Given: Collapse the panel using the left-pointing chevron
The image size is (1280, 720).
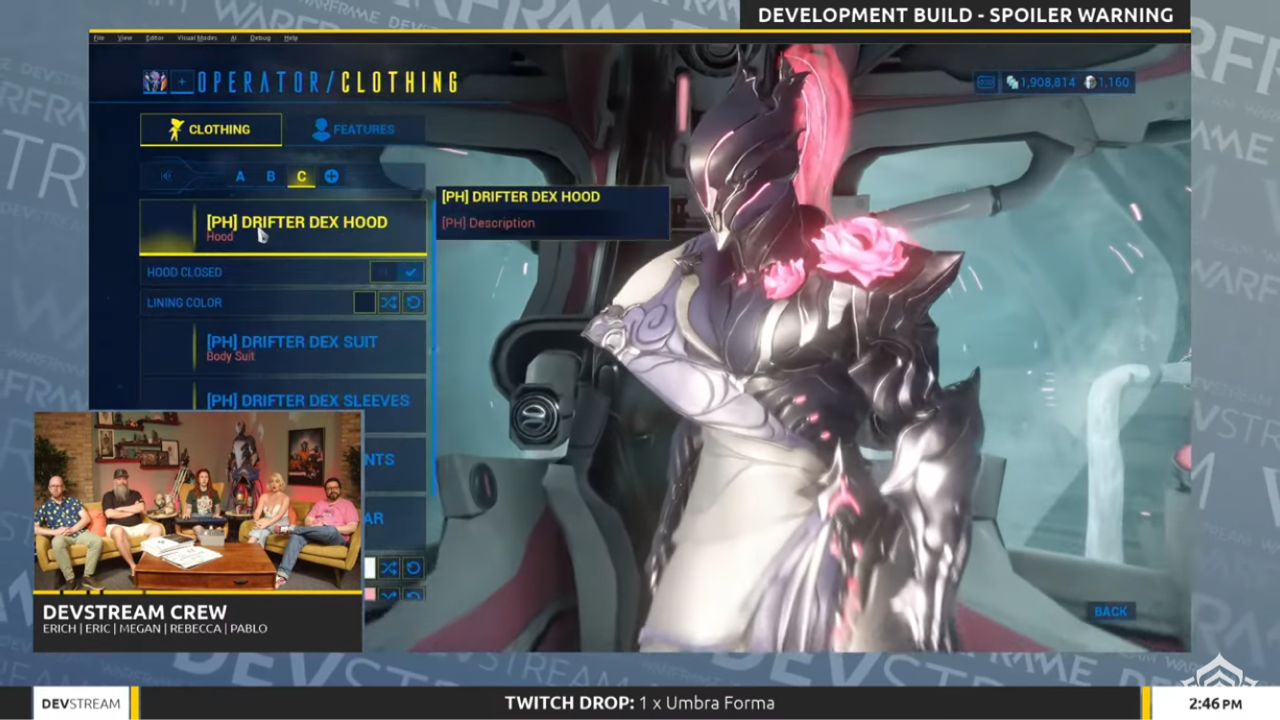Looking at the screenshot, I should (x=165, y=176).
